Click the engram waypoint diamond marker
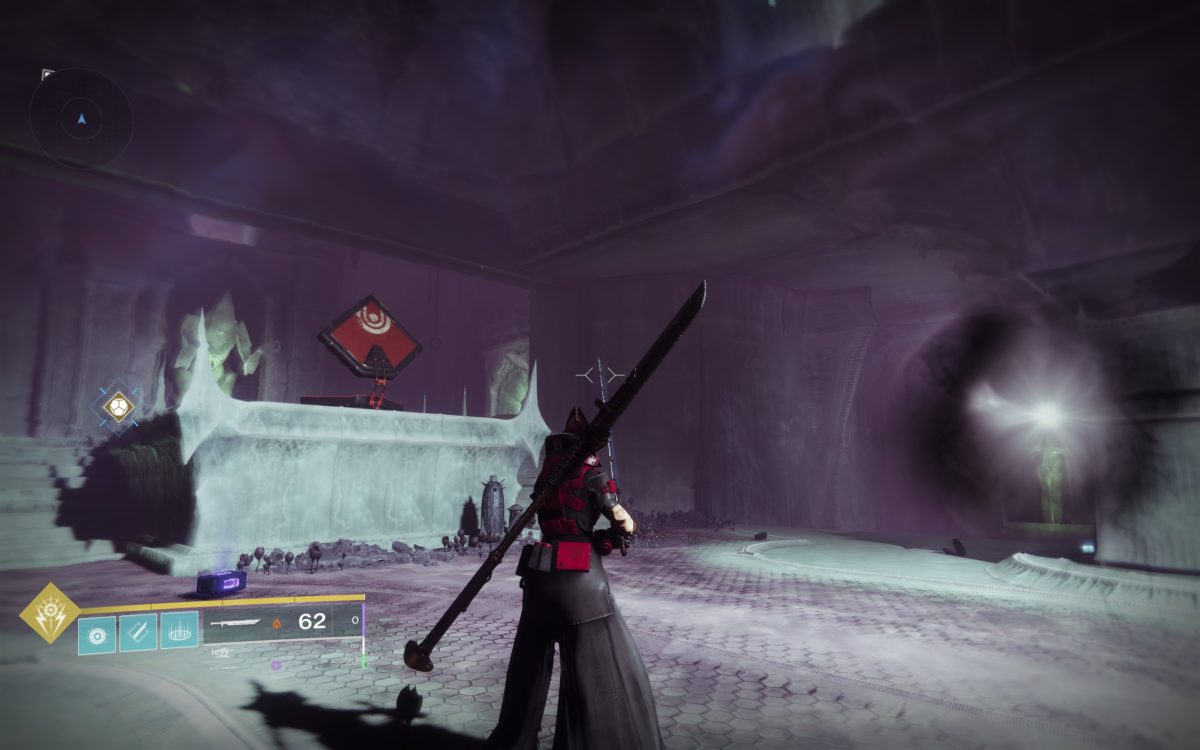This screenshot has height=750, width=1200. (118, 406)
